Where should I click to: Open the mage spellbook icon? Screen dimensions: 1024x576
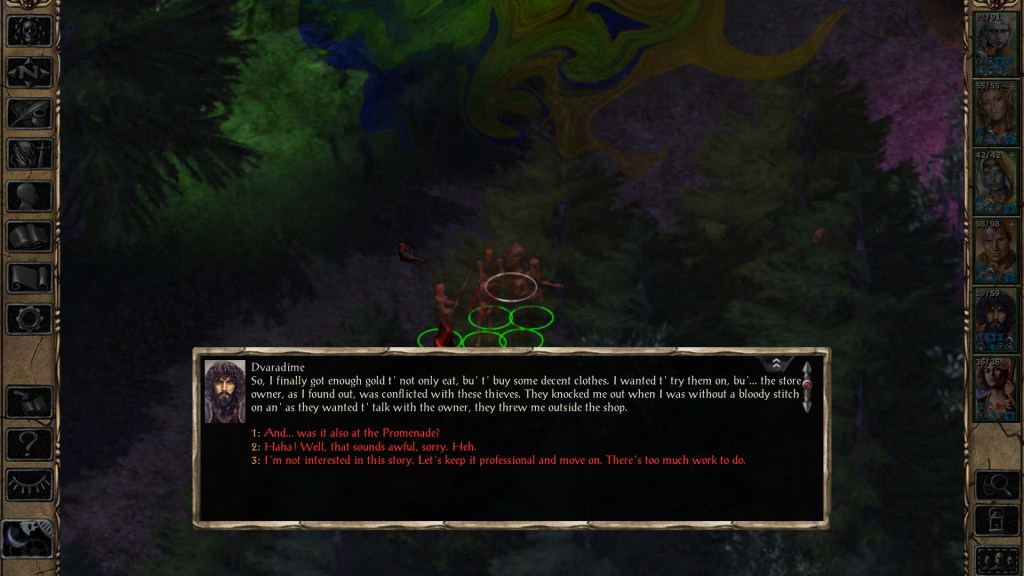(x=29, y=237)
